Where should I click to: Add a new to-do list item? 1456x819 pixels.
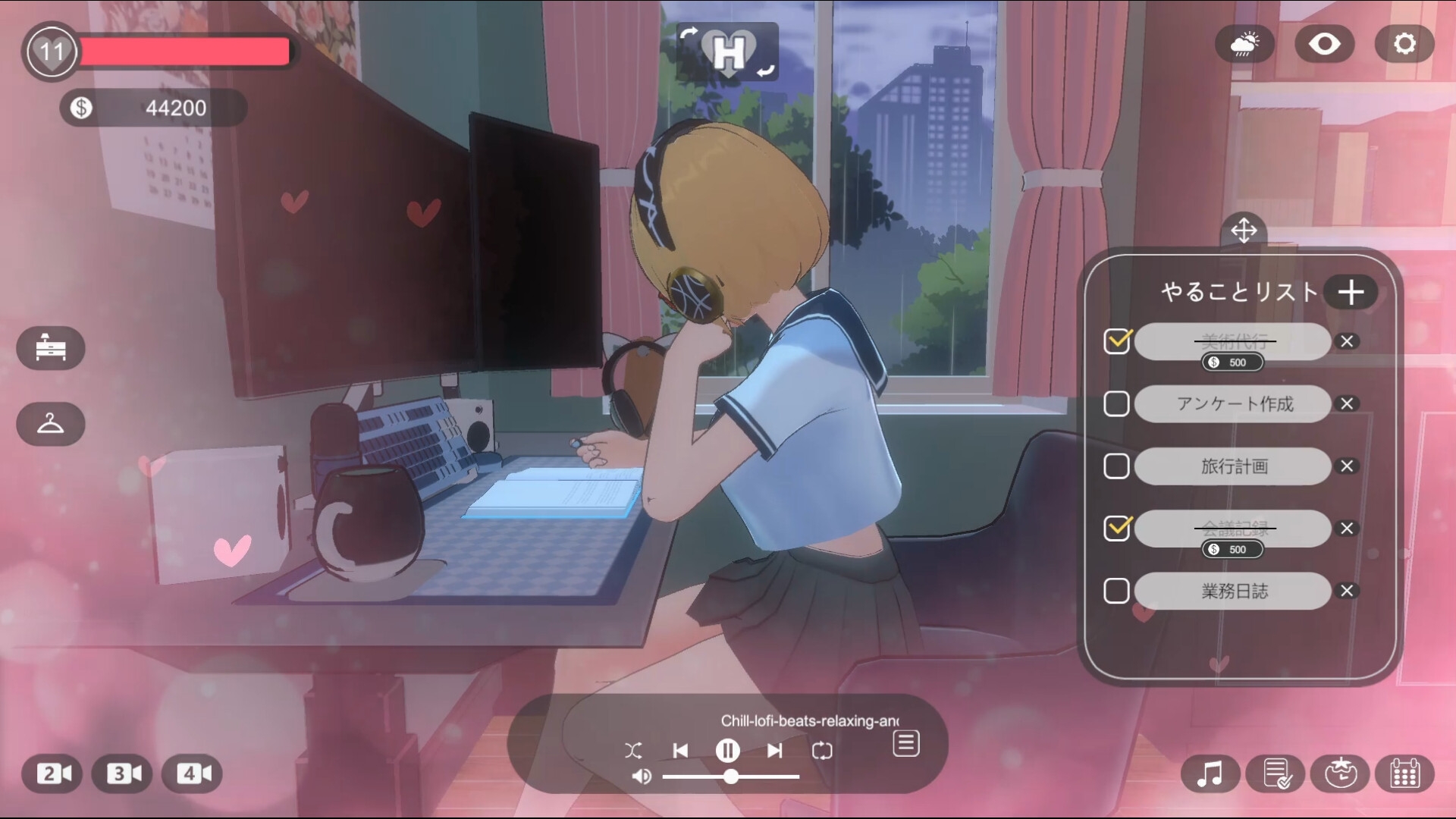pos(1351,292)
